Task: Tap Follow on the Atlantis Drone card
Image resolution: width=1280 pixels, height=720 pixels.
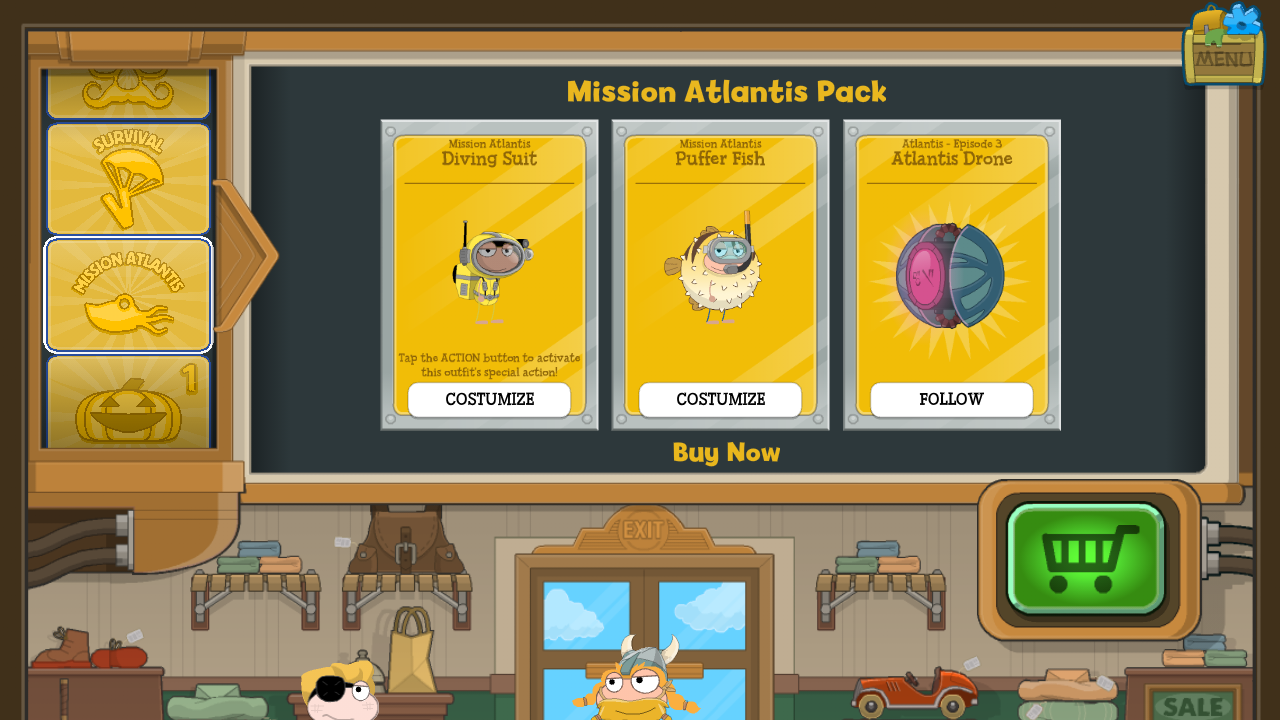Action: coord(951,400)
